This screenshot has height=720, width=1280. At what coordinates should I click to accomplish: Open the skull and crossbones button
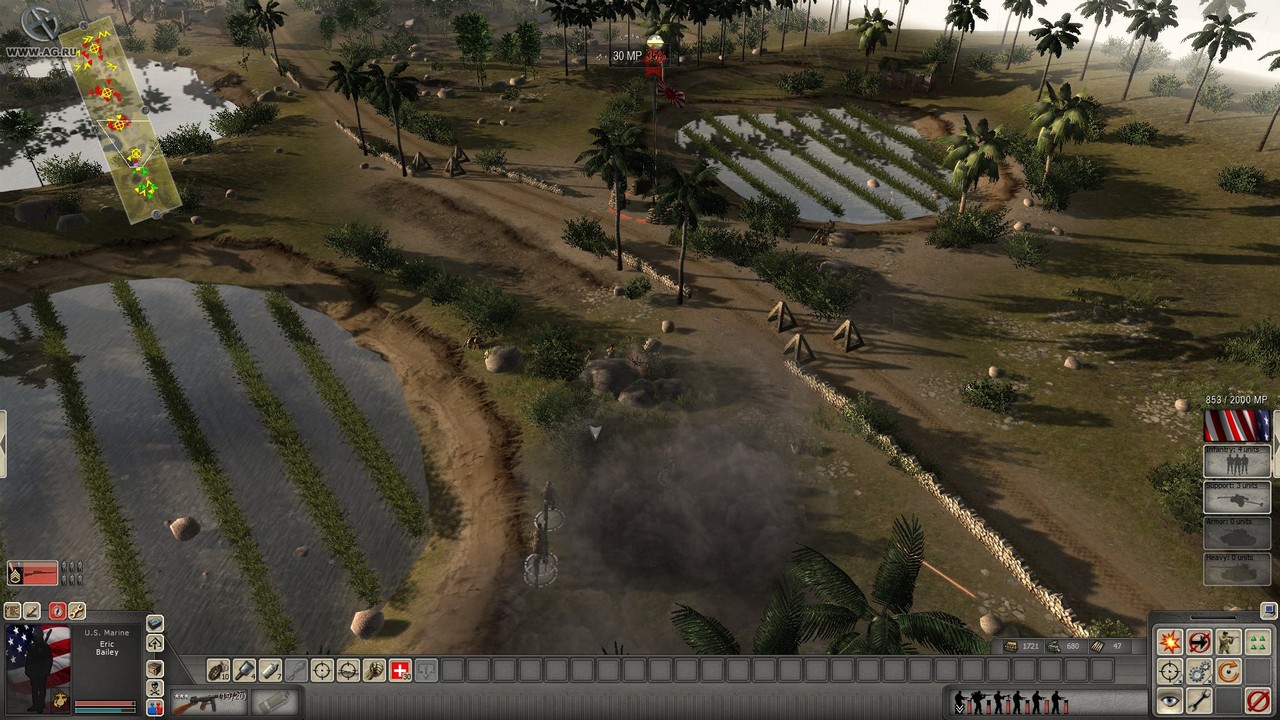(155, 688)
